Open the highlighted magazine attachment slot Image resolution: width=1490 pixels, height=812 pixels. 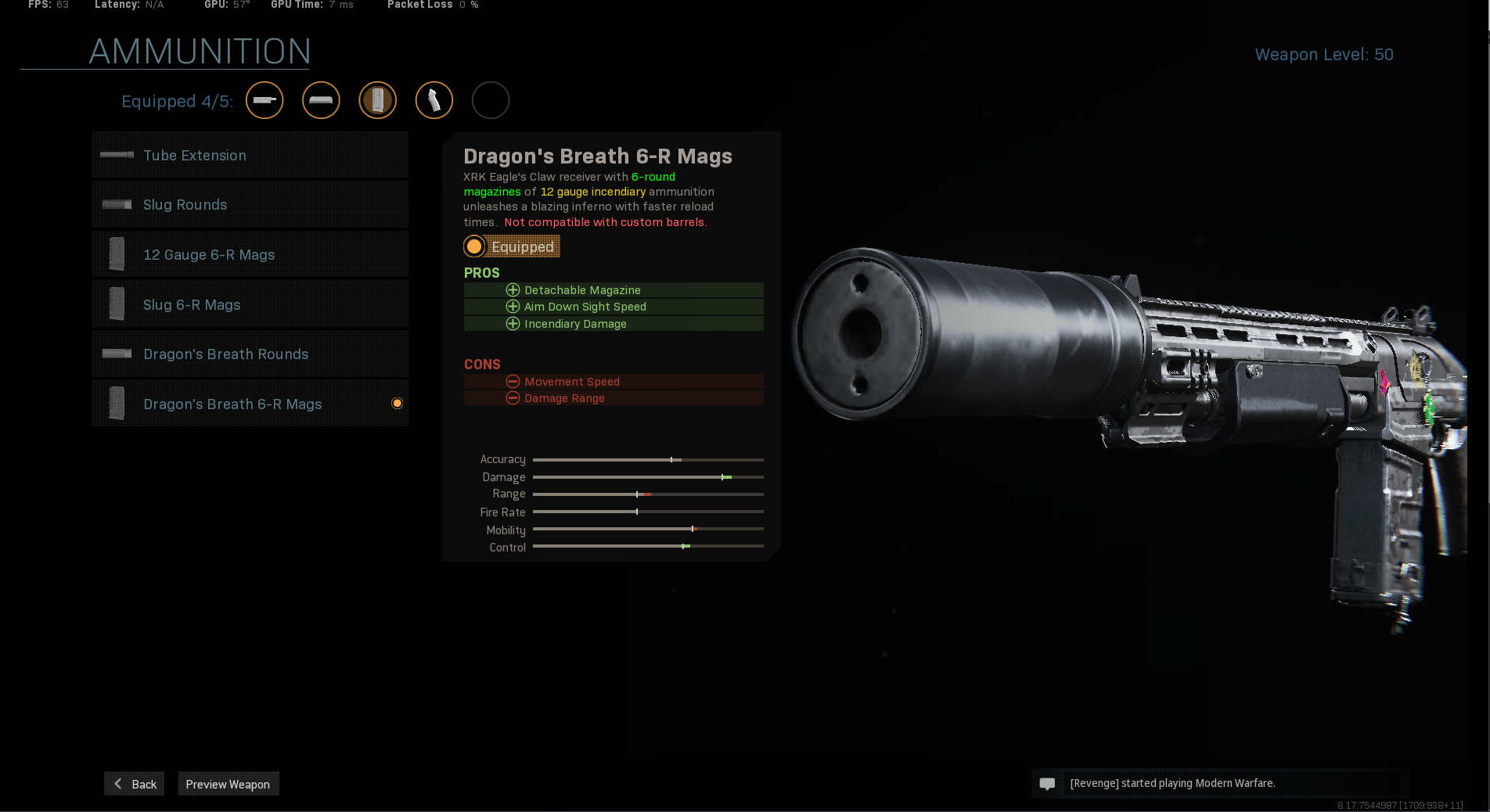click(378, 100)
